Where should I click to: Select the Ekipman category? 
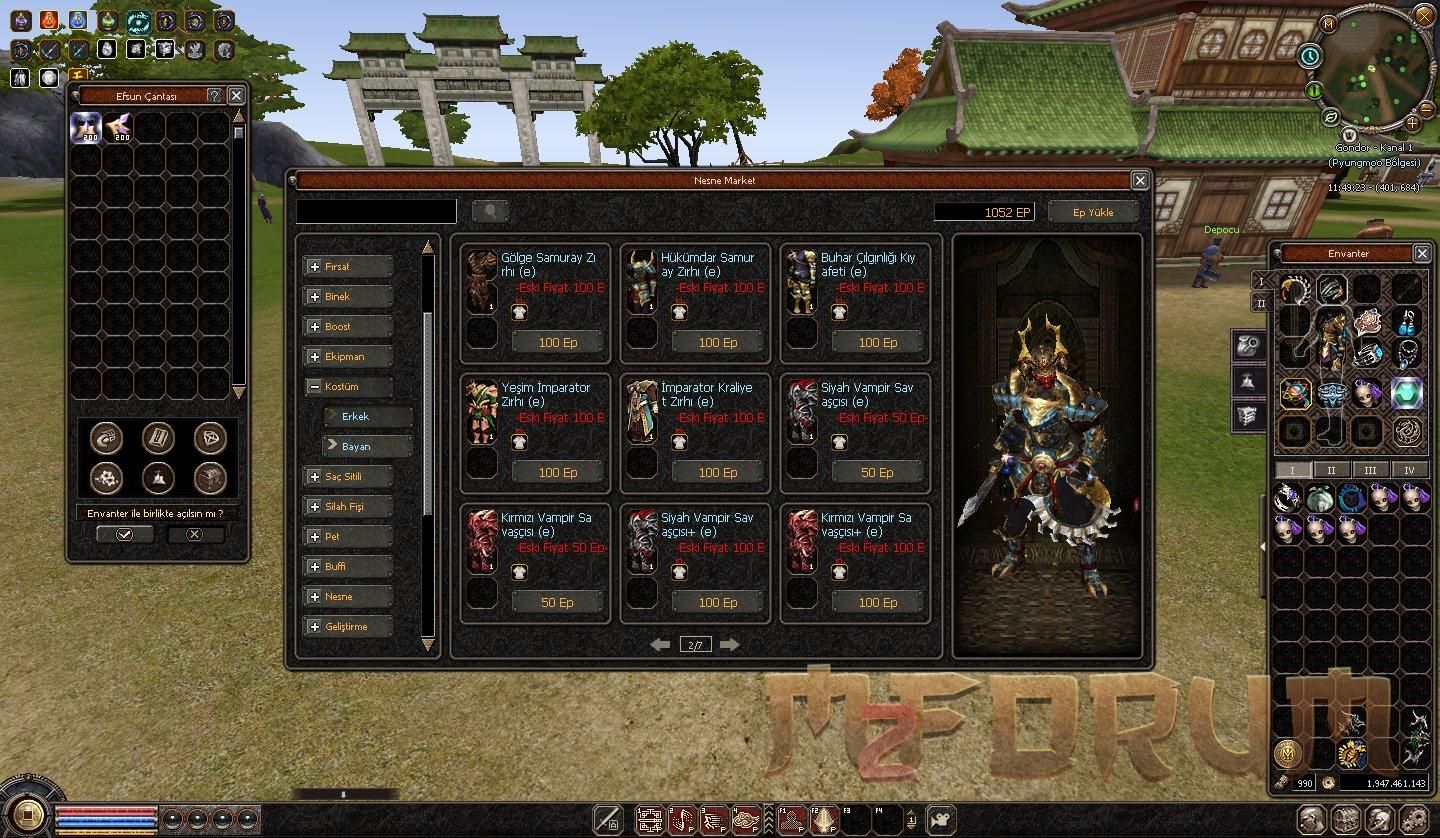(x=348, y=357)
